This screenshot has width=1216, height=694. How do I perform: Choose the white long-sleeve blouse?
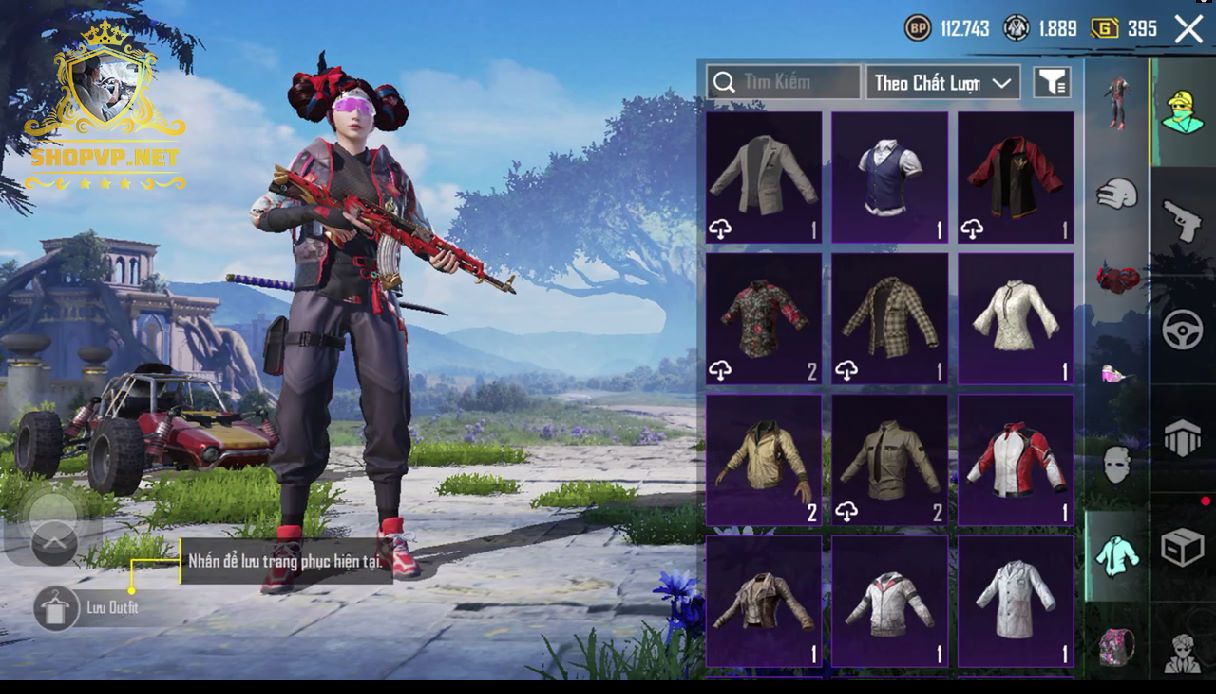click(x=1015, y=318)
